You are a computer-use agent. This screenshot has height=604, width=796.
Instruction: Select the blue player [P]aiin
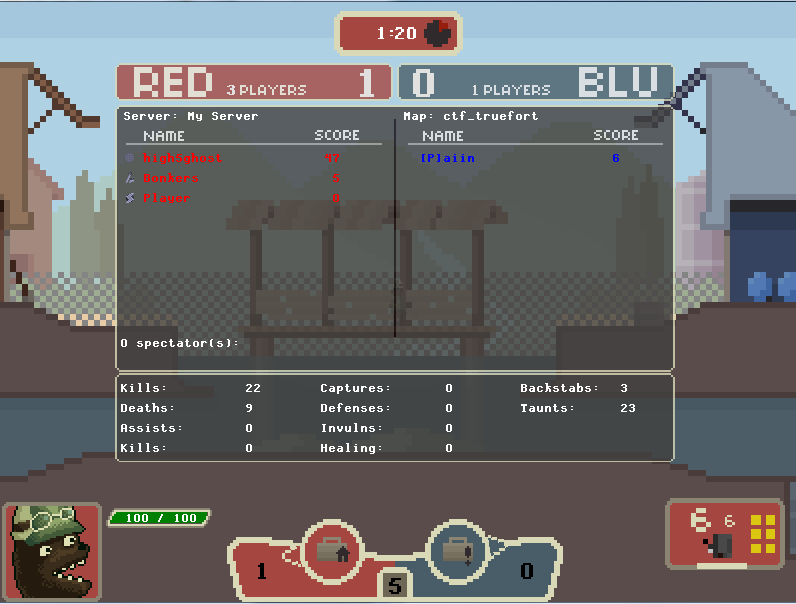click(x=447, y=158)
